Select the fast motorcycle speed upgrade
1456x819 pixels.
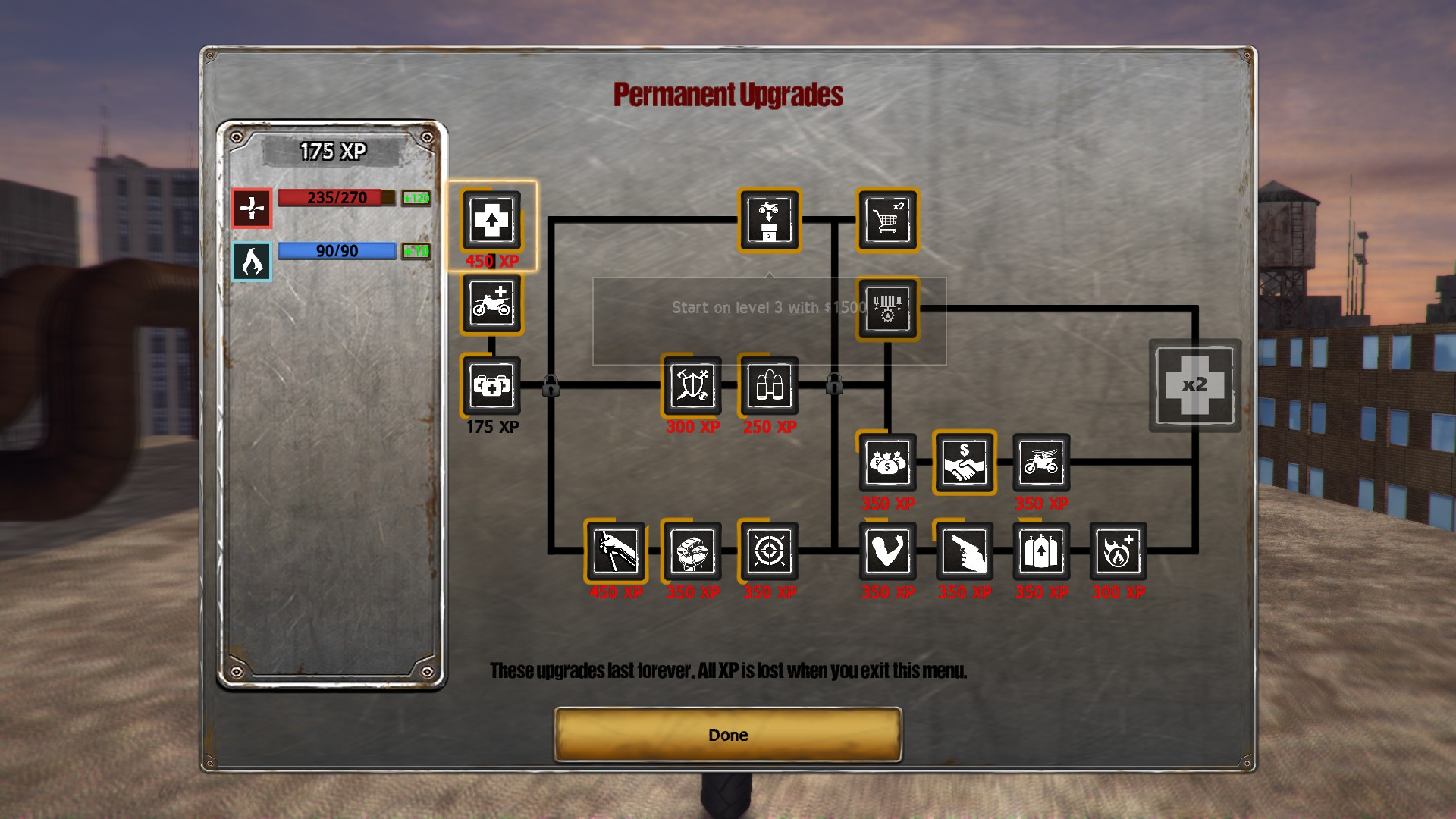[1041, 463]
